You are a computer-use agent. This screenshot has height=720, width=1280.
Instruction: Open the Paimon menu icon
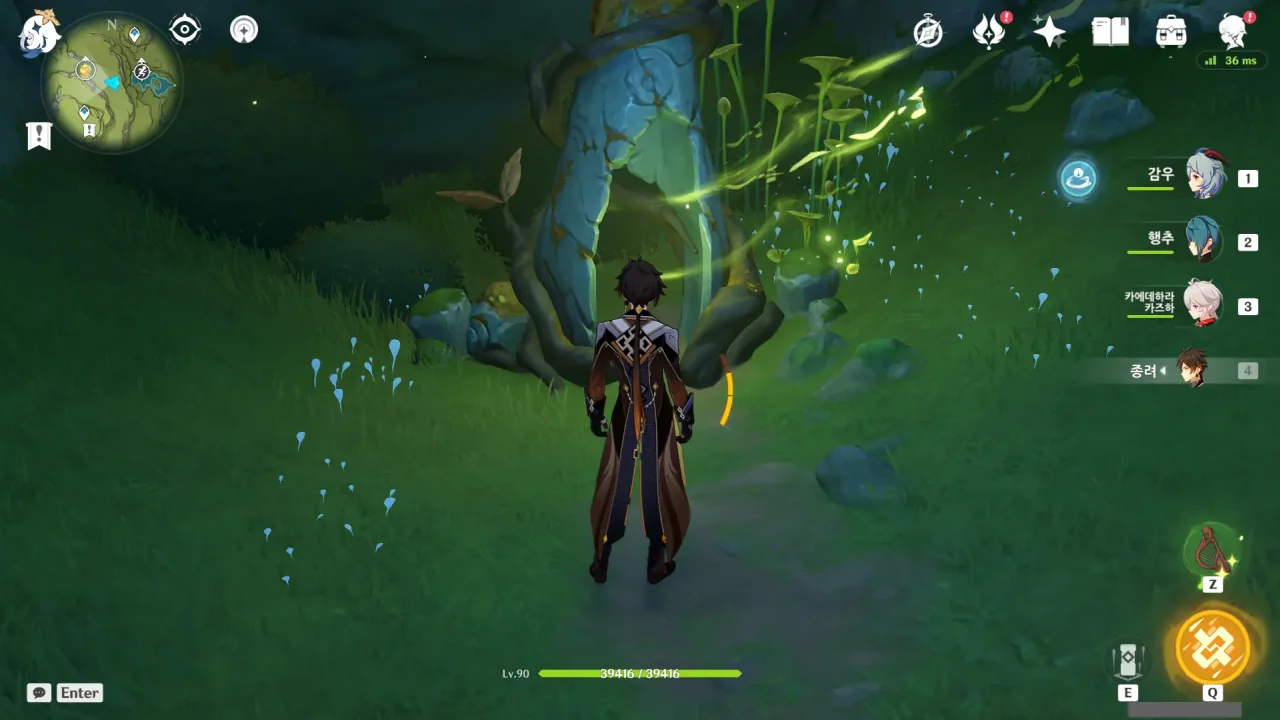point(39,30)
